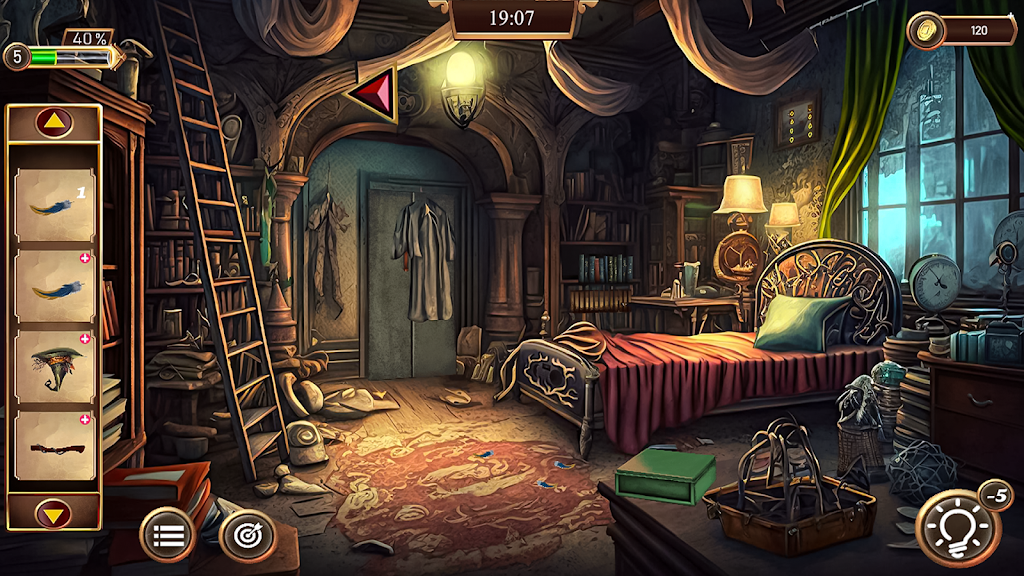Select the rifle inventory slot

coord(54,448)
